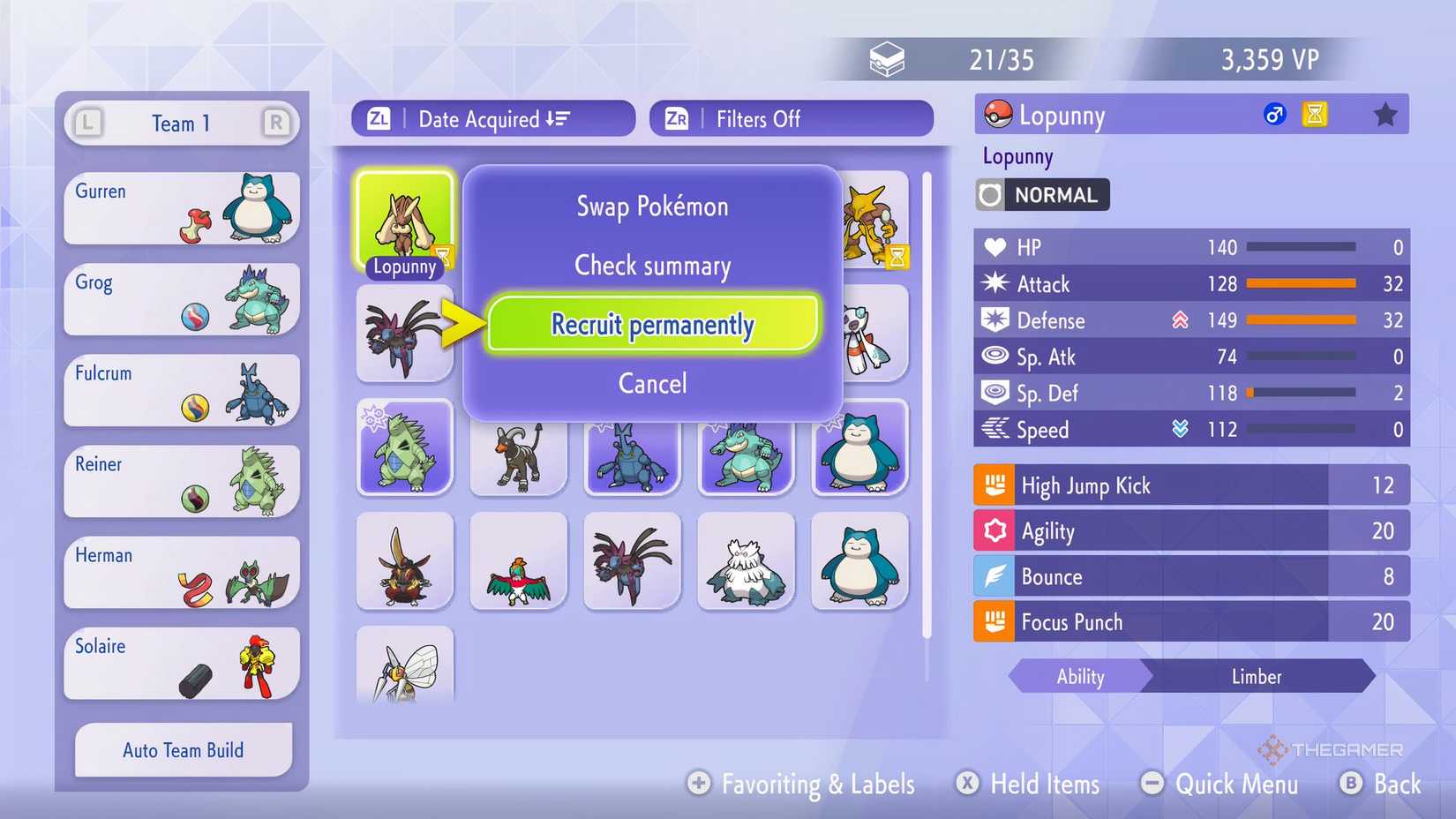This screenshot has width=1456, height=819.
Task: Click the hourglass icon beside the gender symbol
Action: (1315, 115)
